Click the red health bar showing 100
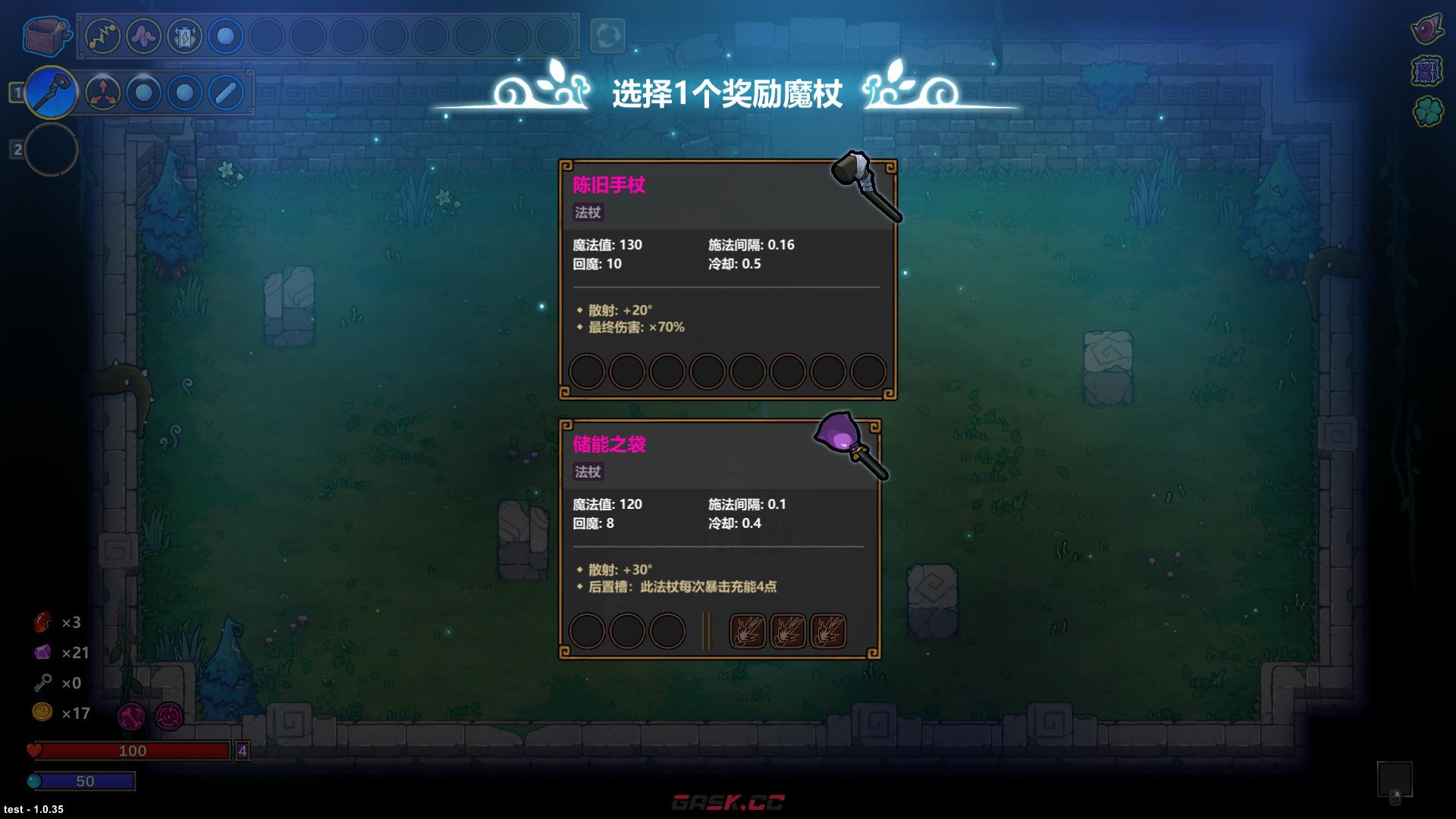This screenshot has width=1456, height=819. (133, 752)
